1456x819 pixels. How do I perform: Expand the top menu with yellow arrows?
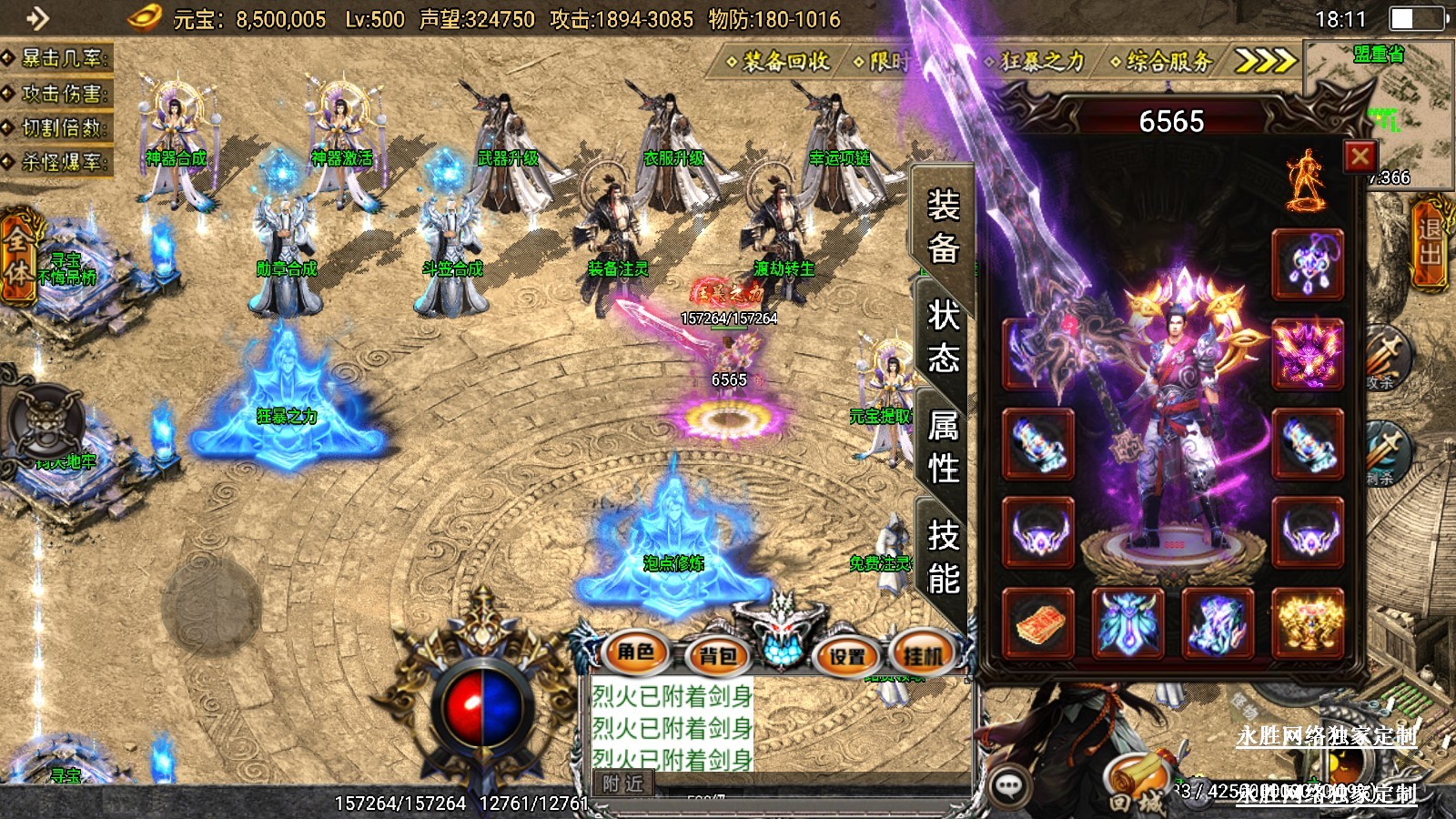click(1264, 61)
